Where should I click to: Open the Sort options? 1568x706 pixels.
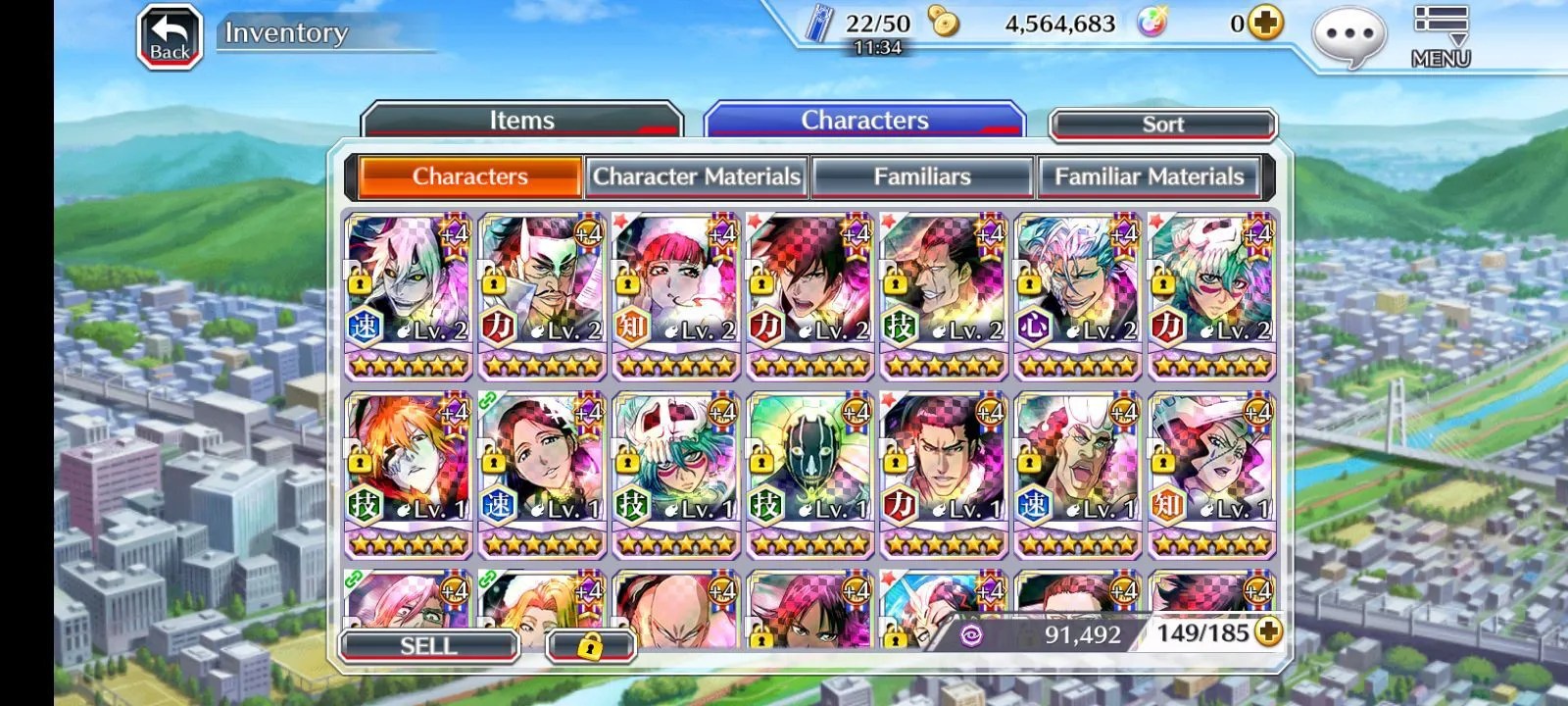coord(1162,125)
